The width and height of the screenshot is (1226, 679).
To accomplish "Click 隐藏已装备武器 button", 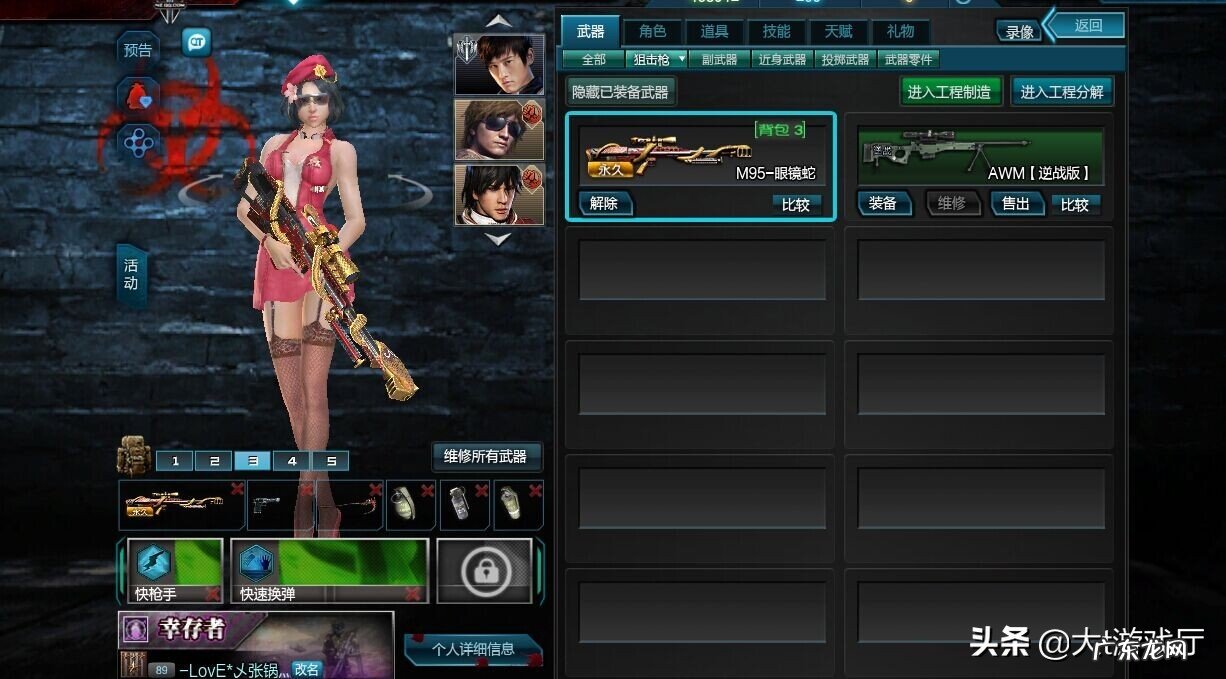I will (620, 92).
